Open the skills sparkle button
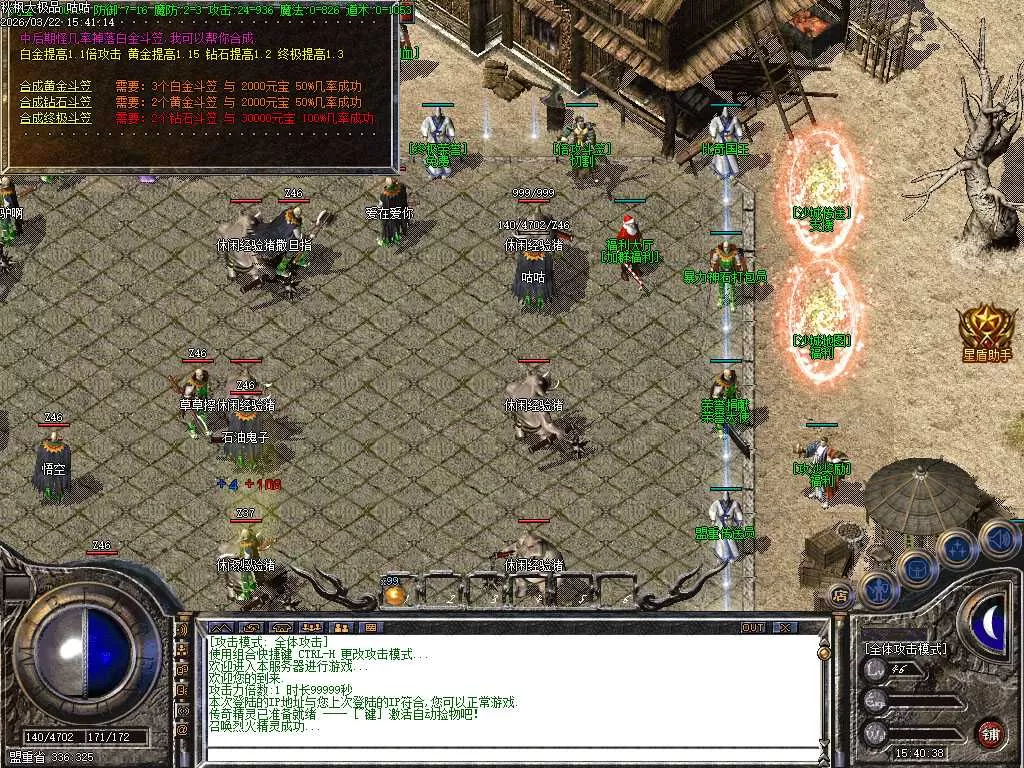The width and height of the screenshot is (1024, 768). (x=956, y=547)
